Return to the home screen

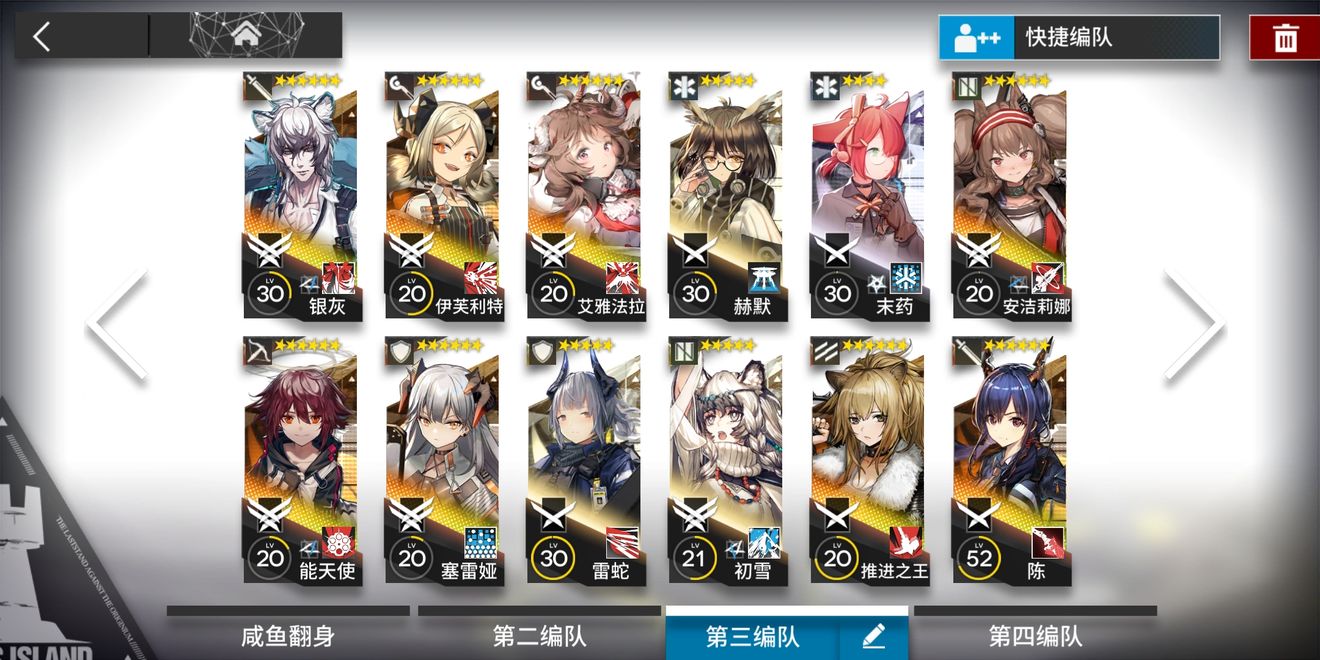click(x=245, y=36)
